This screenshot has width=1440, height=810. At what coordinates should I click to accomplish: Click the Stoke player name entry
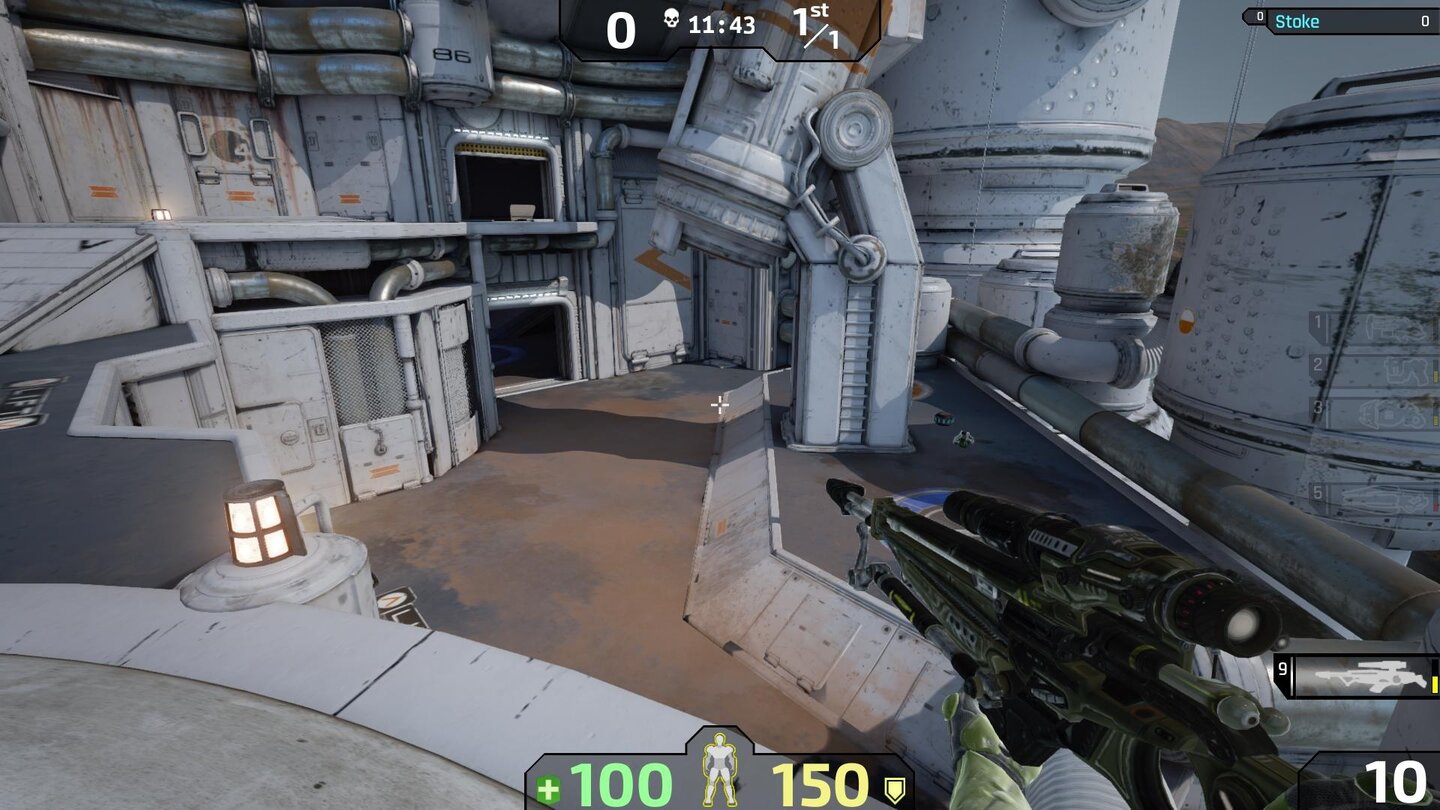(1298, 21)
